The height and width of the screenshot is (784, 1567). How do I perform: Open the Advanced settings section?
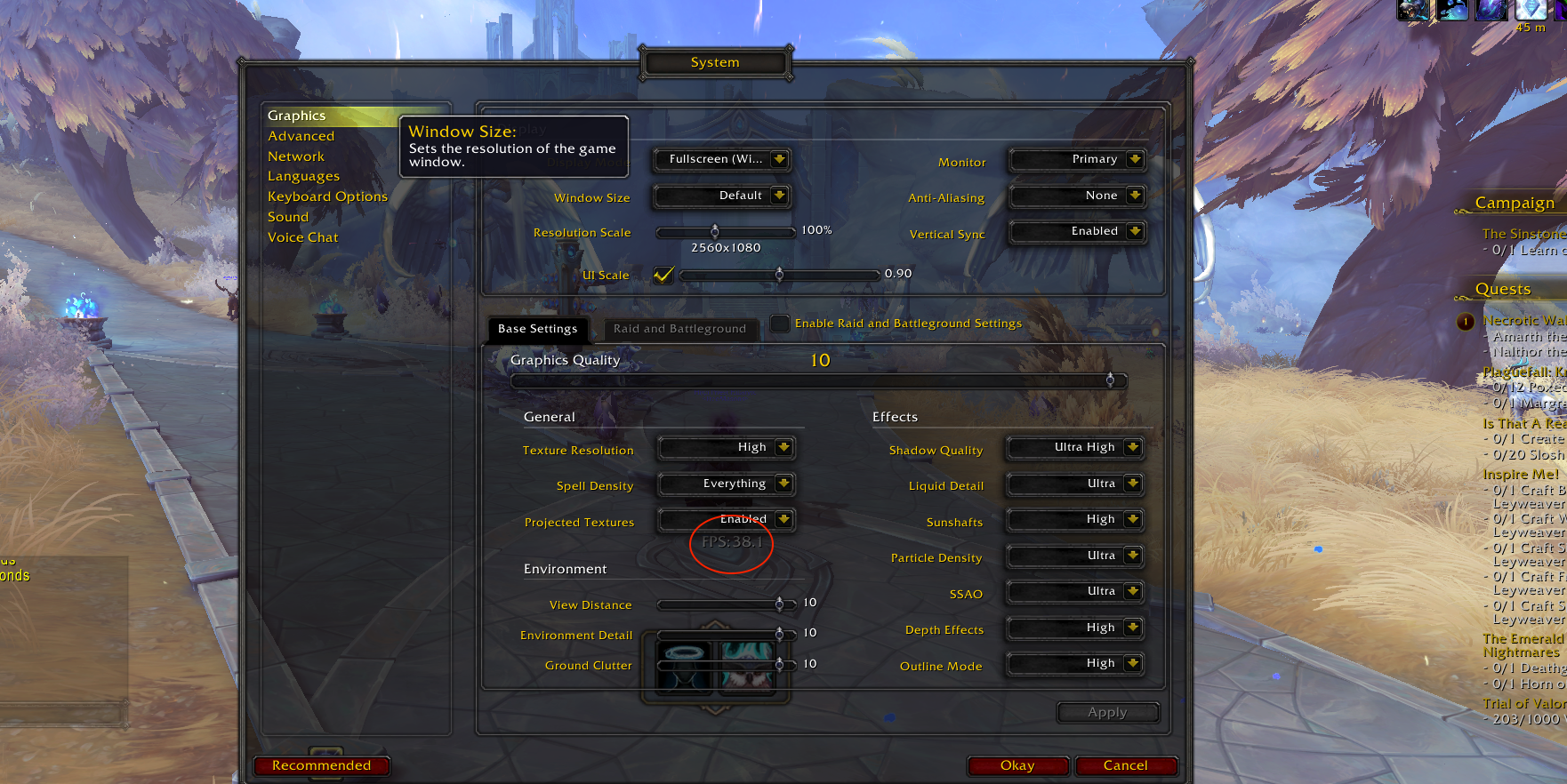(x=301, y=136)
